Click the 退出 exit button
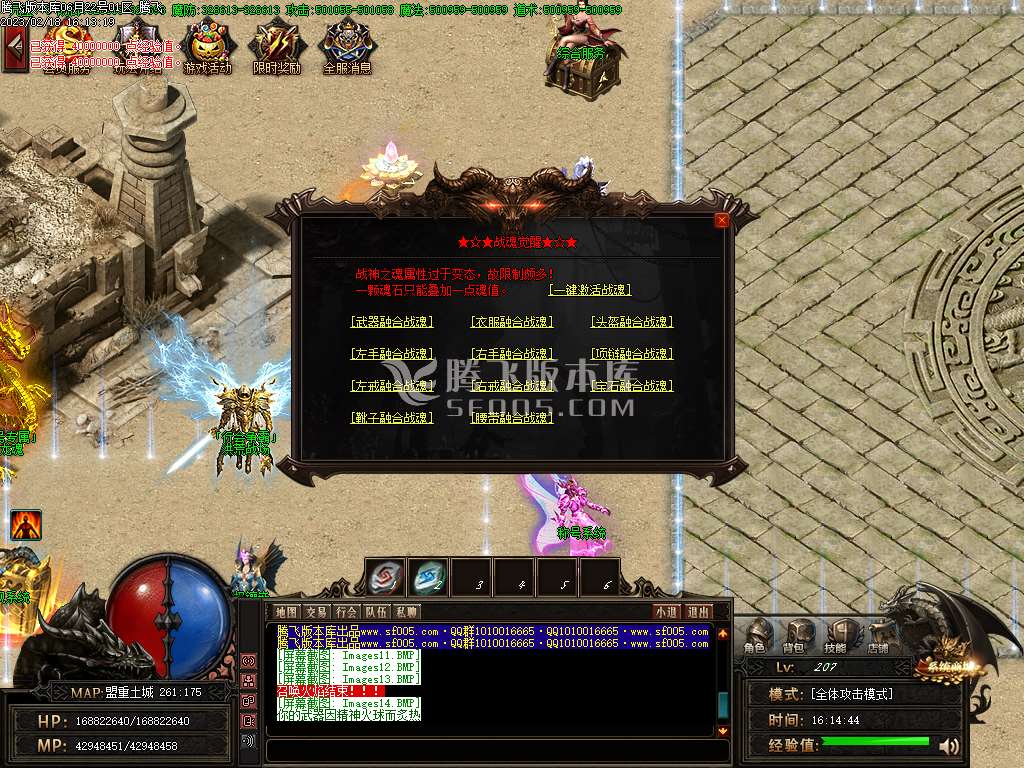This screenshot has width=1024, height=768. [x=698, y=612]
